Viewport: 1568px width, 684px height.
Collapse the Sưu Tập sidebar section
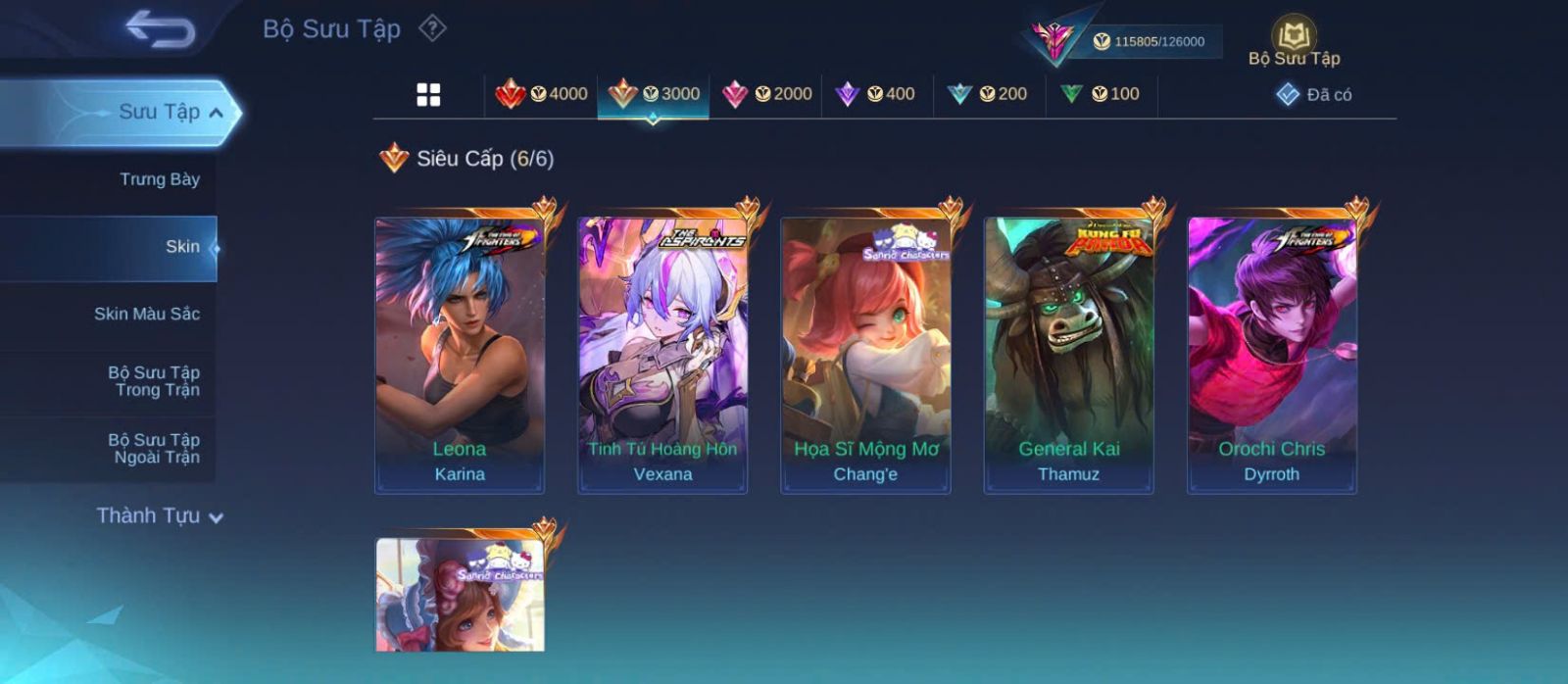pos(216,113)
